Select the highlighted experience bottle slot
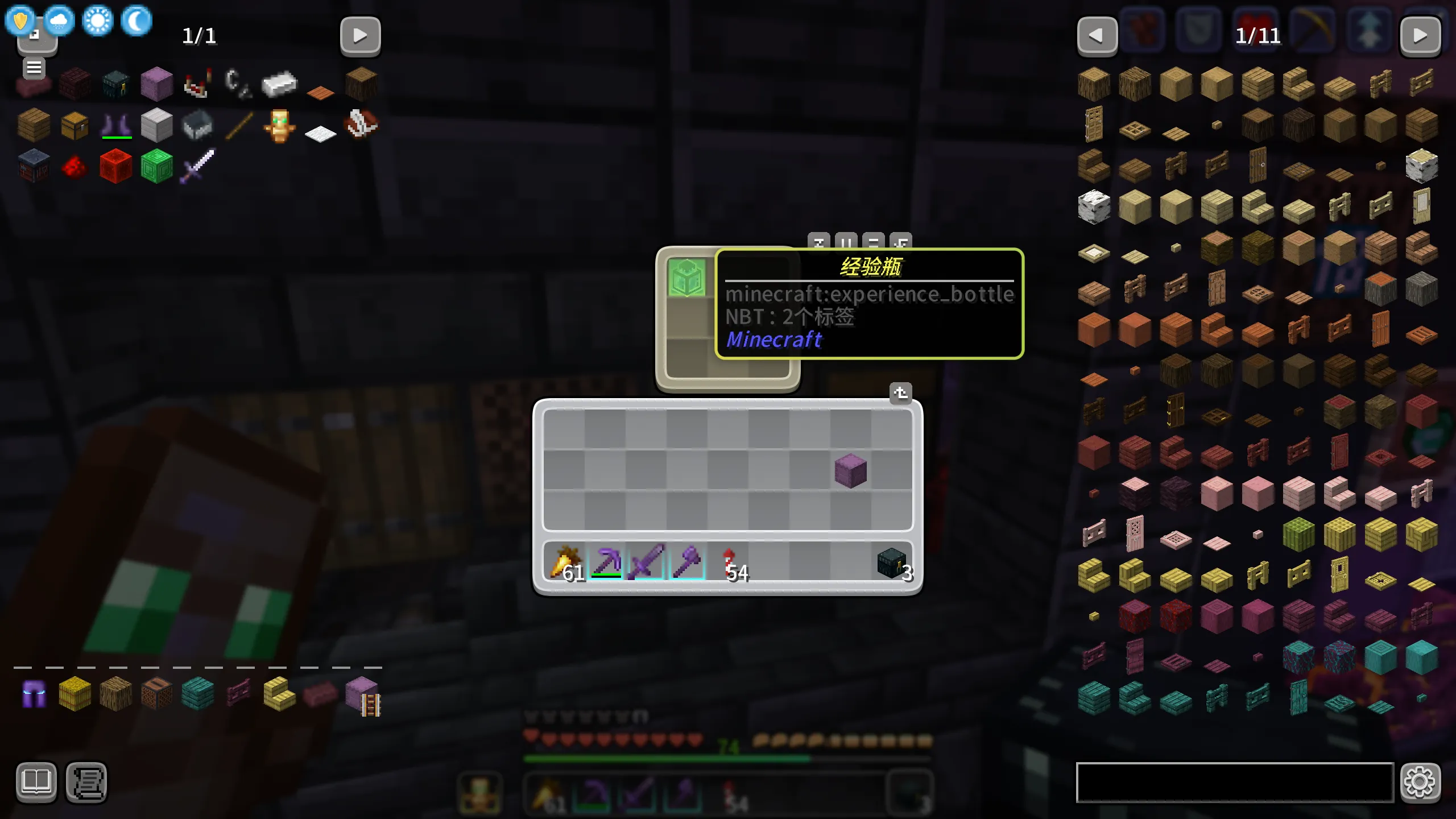 click(x=687, y=278)
